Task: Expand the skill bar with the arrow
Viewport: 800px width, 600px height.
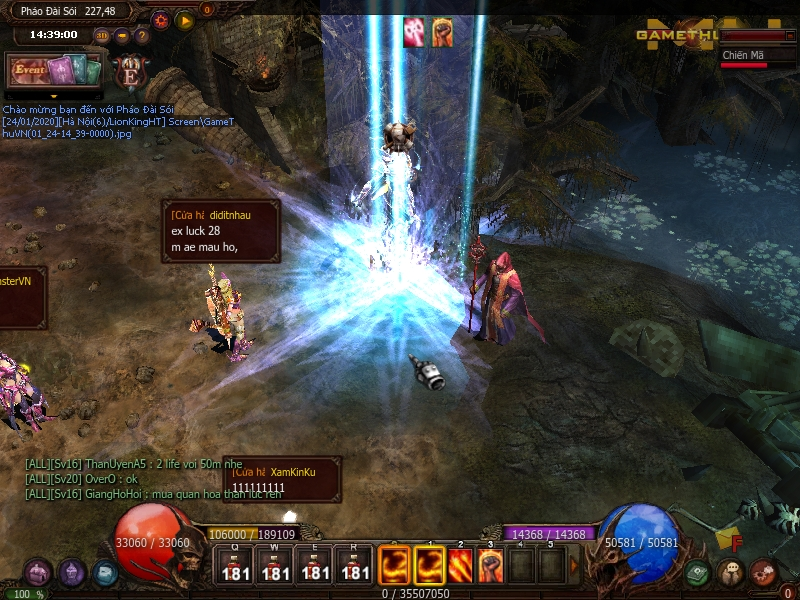Action: [574, 565]
